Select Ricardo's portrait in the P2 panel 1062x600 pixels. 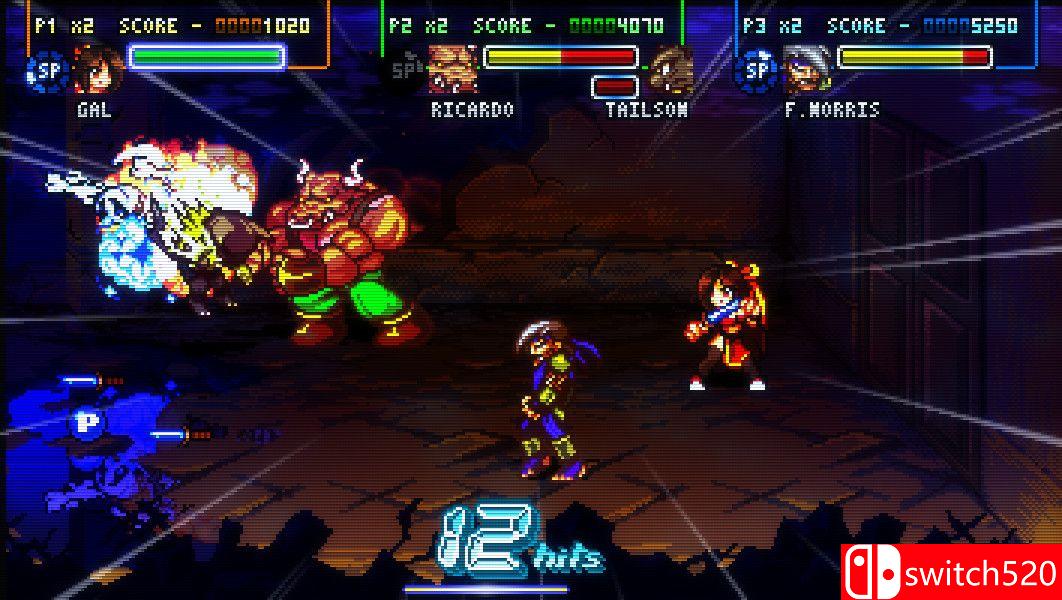(452, 69)
